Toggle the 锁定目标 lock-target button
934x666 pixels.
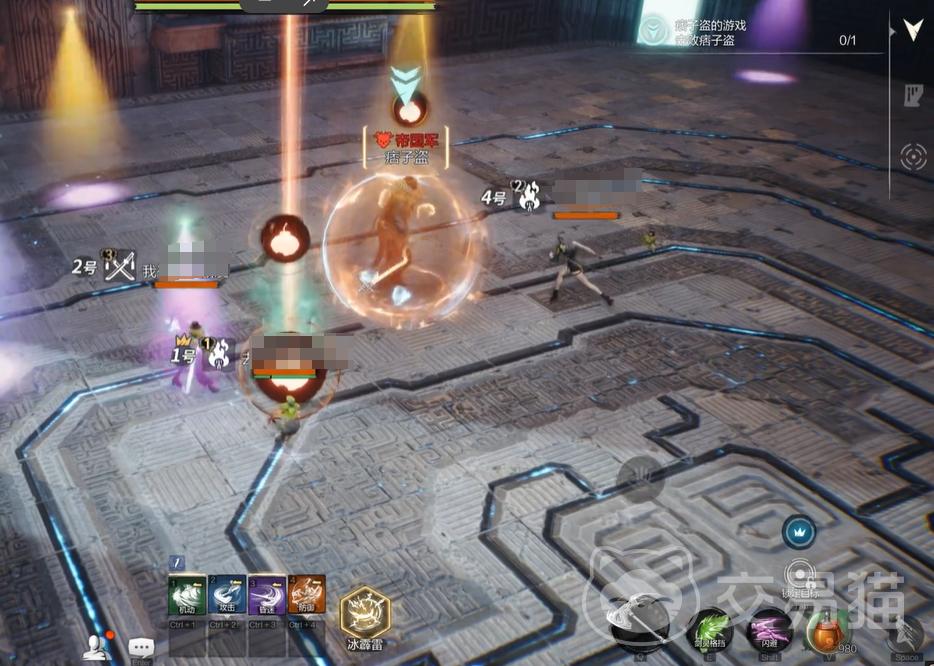point(799,575)
